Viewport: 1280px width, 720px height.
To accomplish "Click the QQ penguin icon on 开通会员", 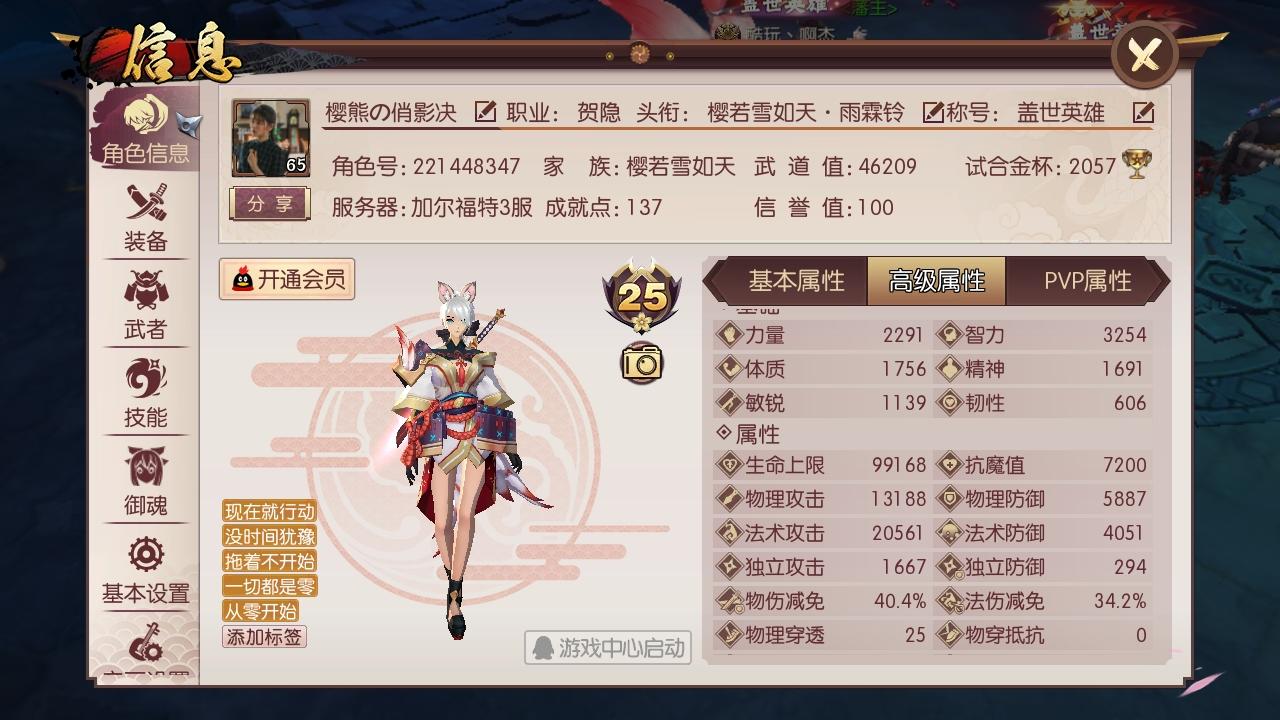I will [243, 279].
